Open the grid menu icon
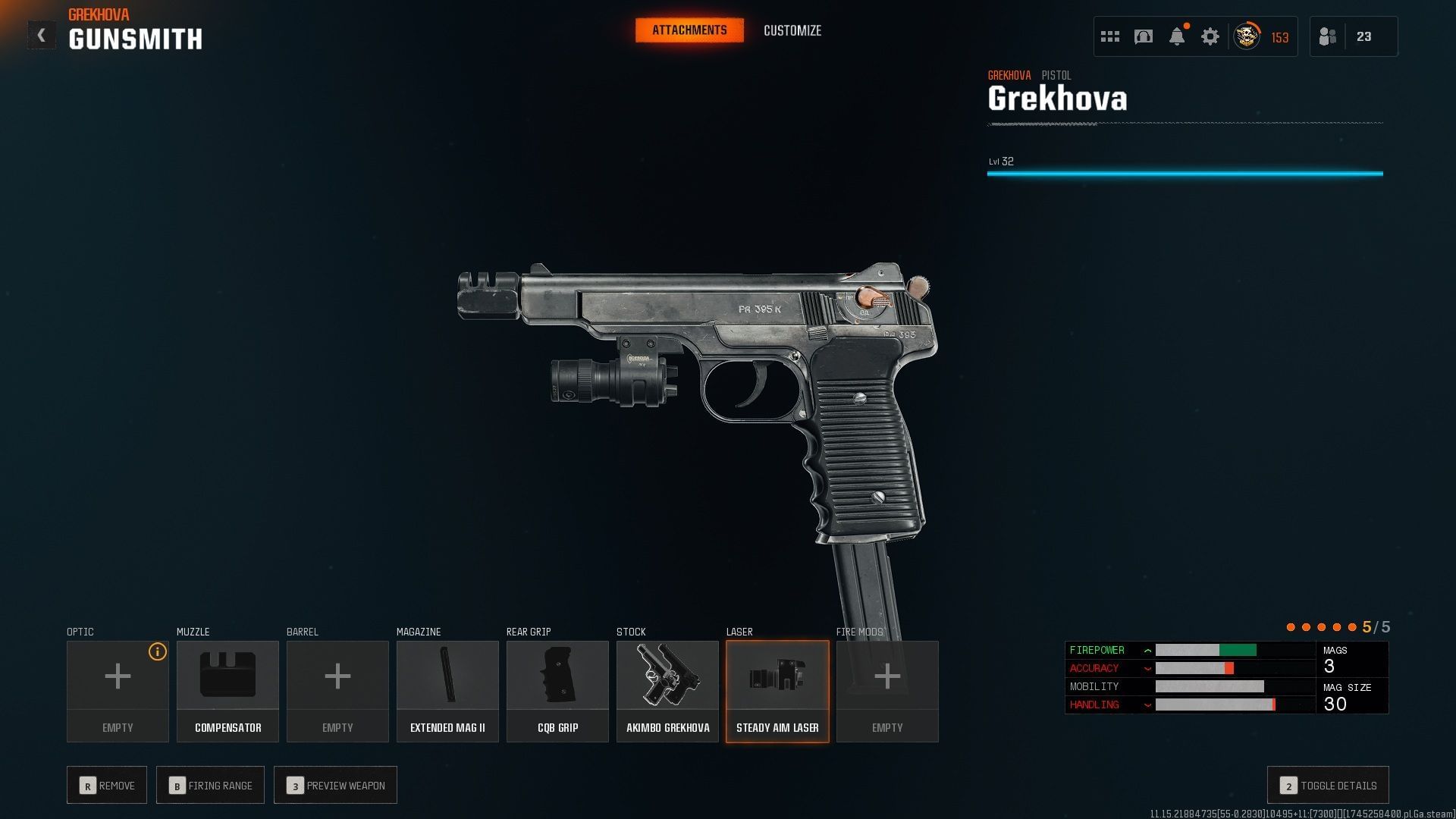 click(x=1110, y=36)
